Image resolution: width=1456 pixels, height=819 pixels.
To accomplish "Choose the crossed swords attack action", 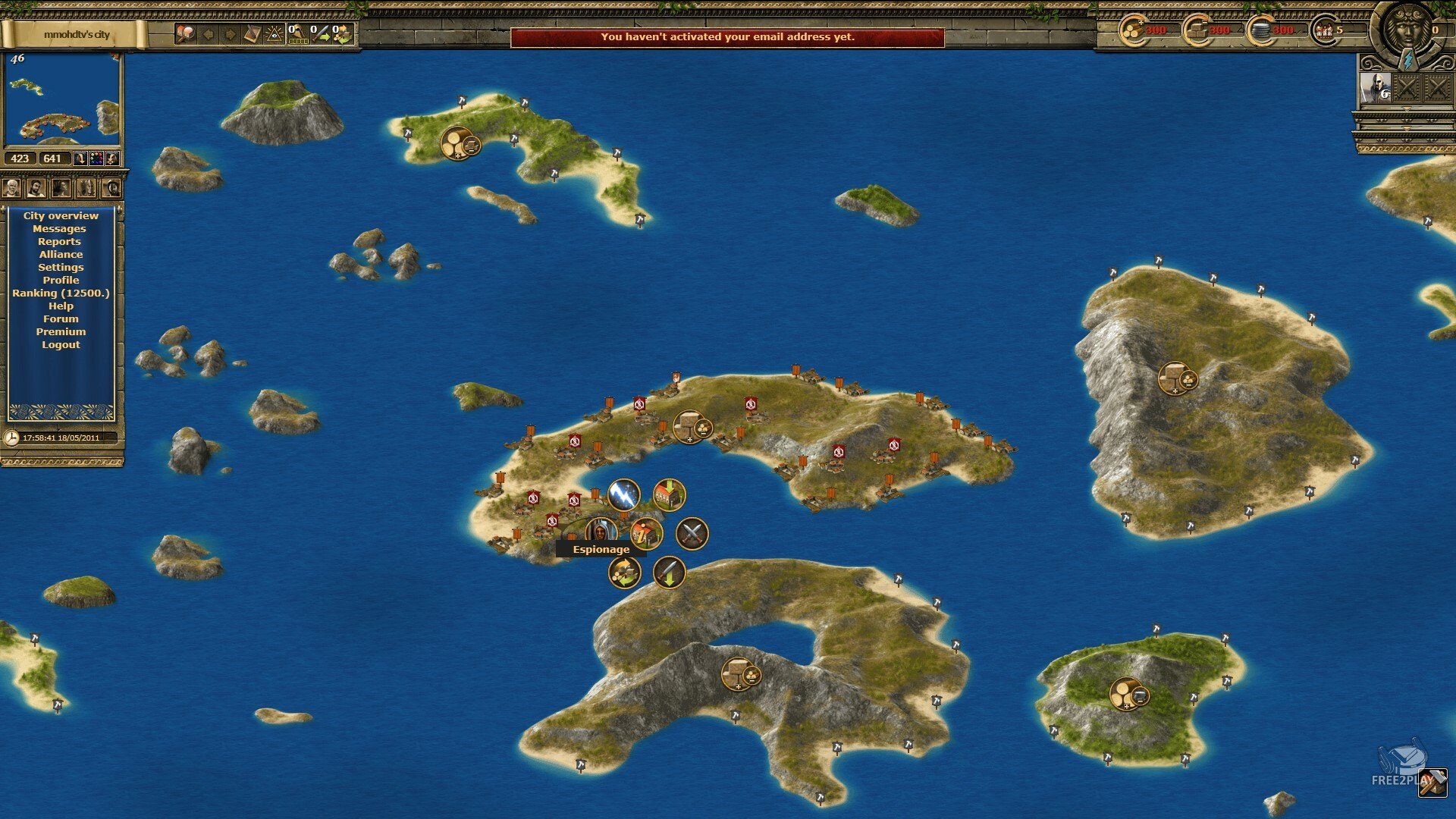I will [x=692, y=534].
